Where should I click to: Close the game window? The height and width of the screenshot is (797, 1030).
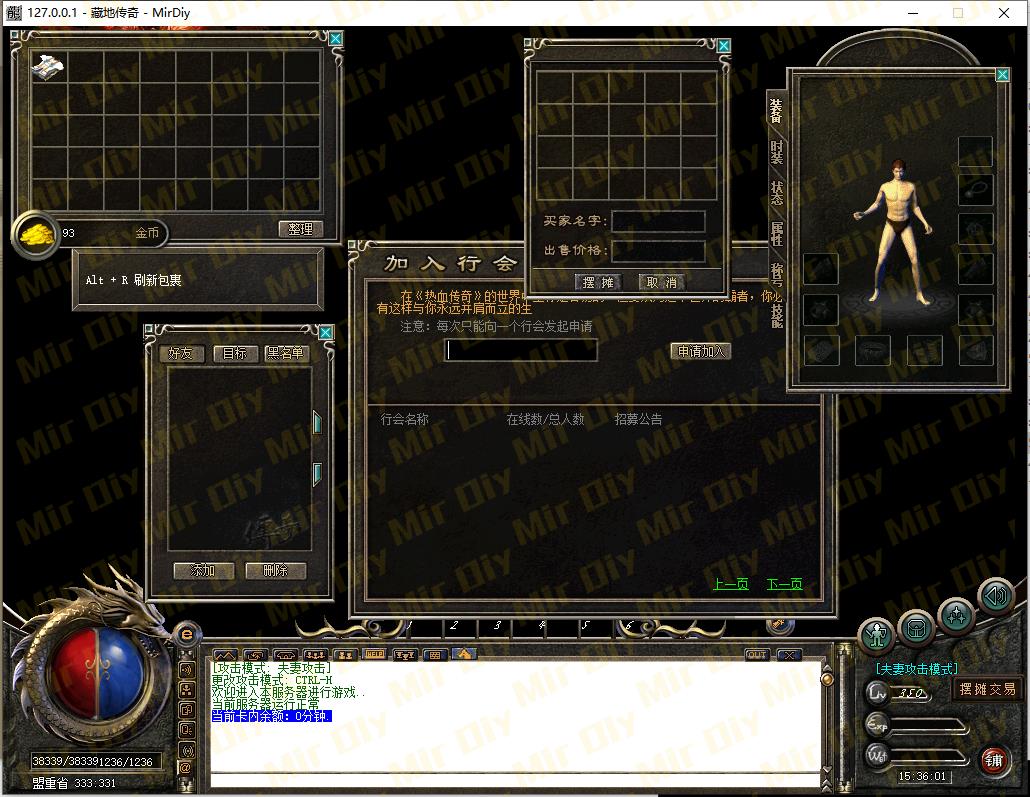(x=1004, y=13)
